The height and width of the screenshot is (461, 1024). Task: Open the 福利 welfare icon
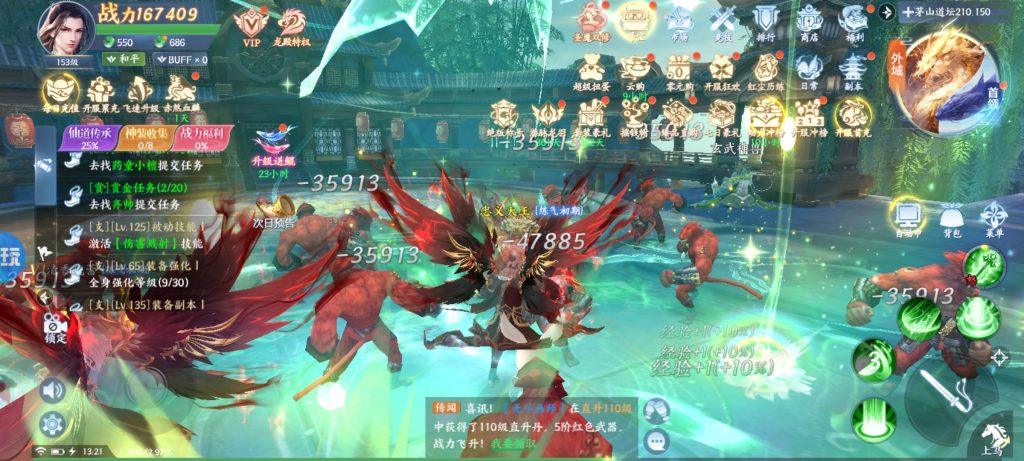tap(852, 23)
